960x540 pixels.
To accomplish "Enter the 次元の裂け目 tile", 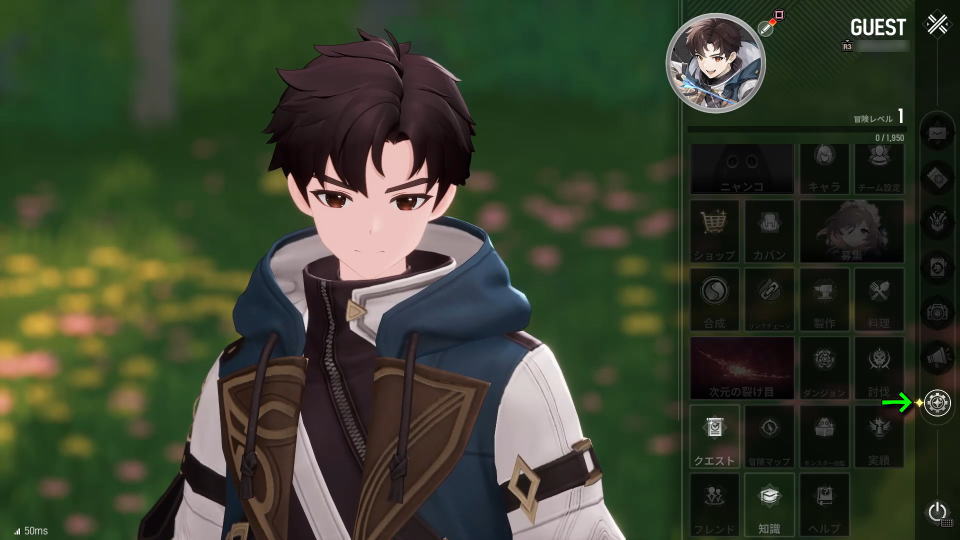I will click(x=742, y=367).
